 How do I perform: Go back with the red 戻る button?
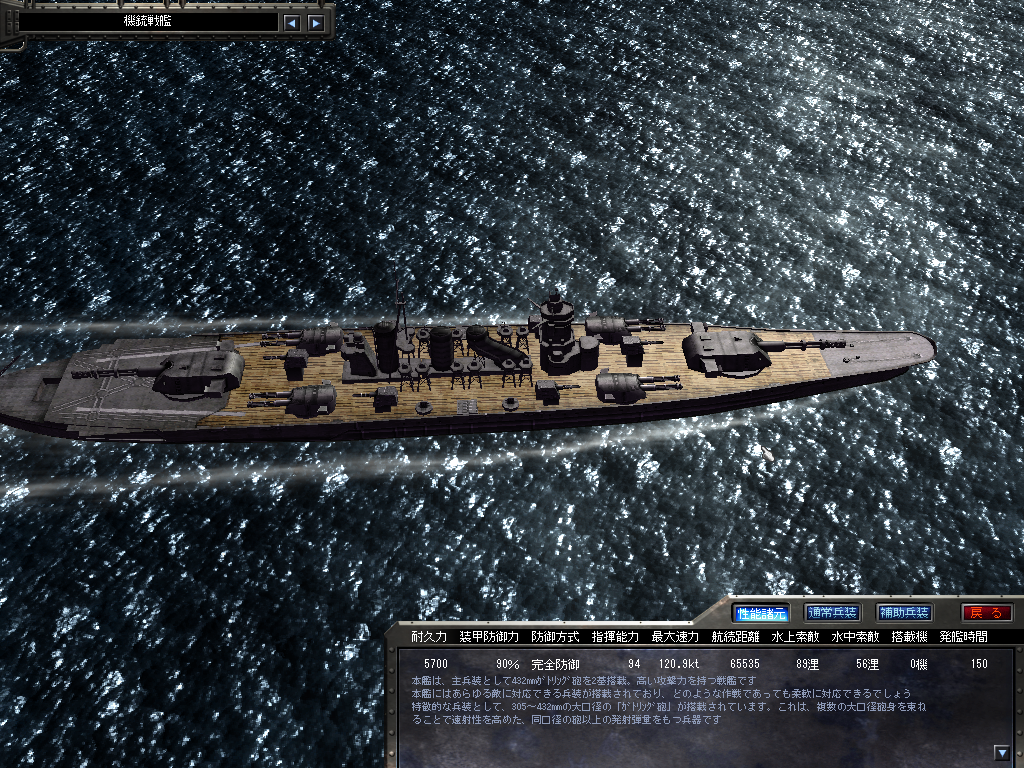(986, 613)
